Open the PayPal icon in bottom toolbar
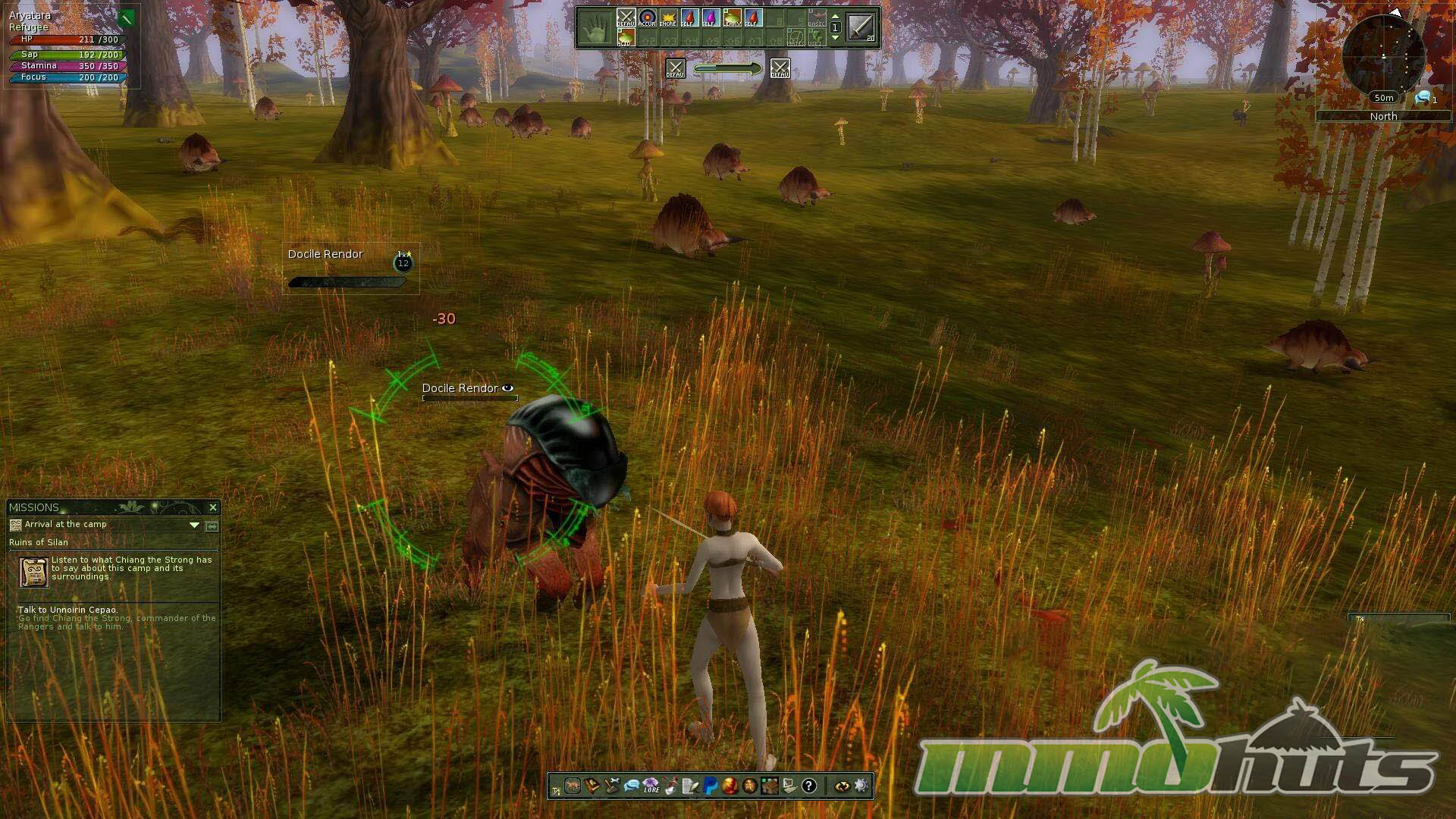This screenshot has width=1456, height=819. tap(710, 786)
